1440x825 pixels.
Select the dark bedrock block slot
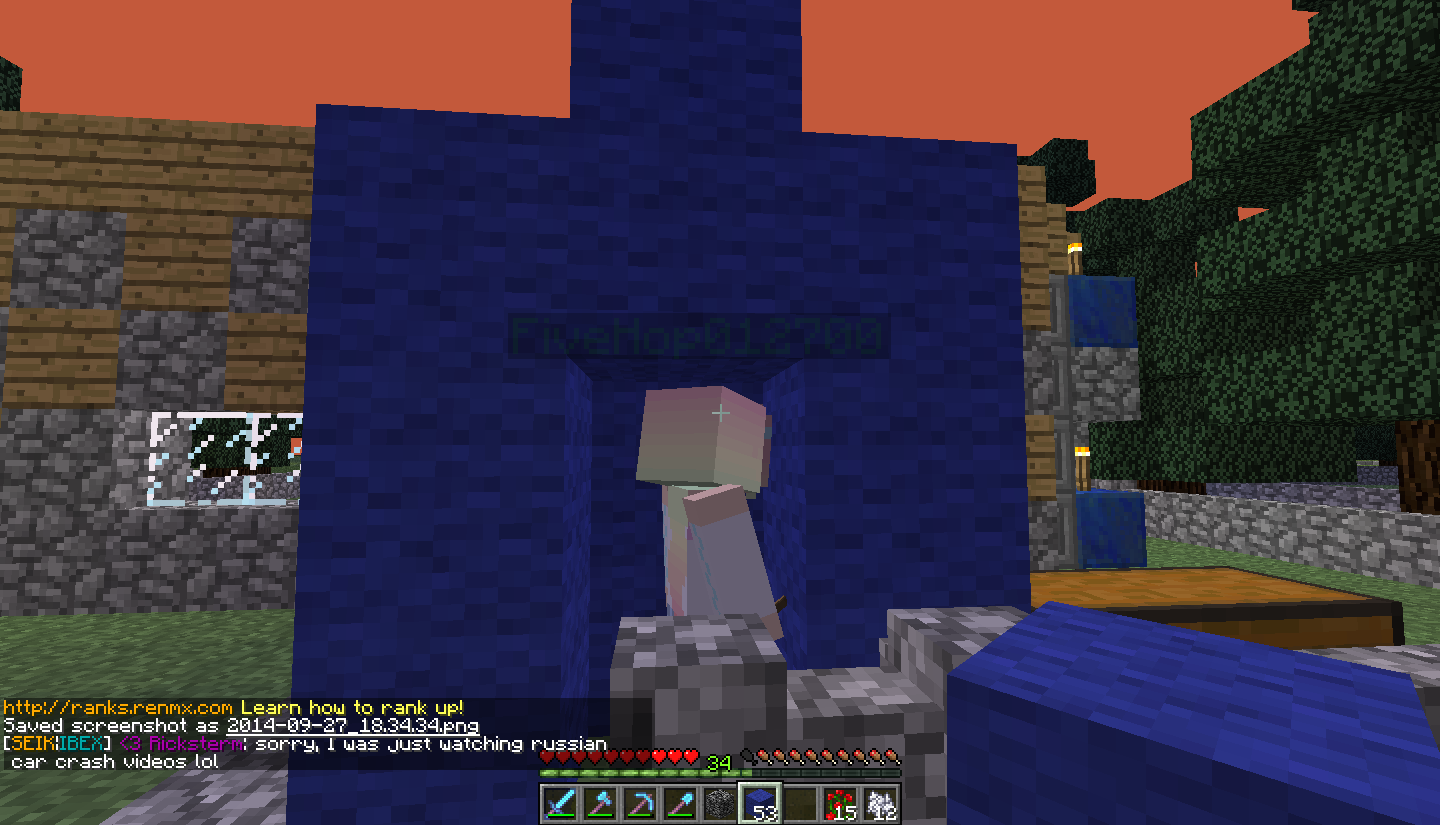coord(720,803)
